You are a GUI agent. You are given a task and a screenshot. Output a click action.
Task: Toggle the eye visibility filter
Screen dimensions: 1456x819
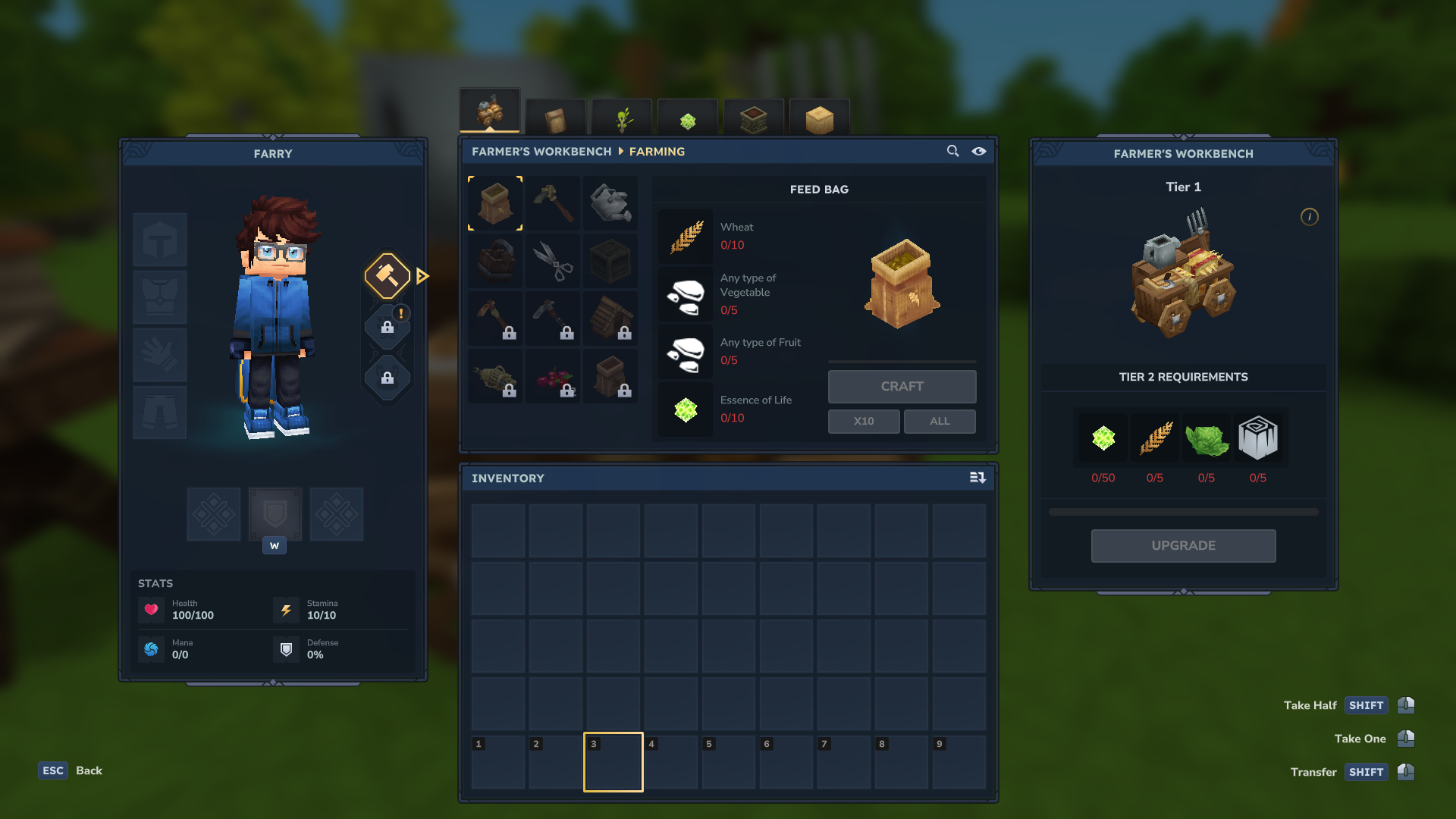tap(979, 151)
